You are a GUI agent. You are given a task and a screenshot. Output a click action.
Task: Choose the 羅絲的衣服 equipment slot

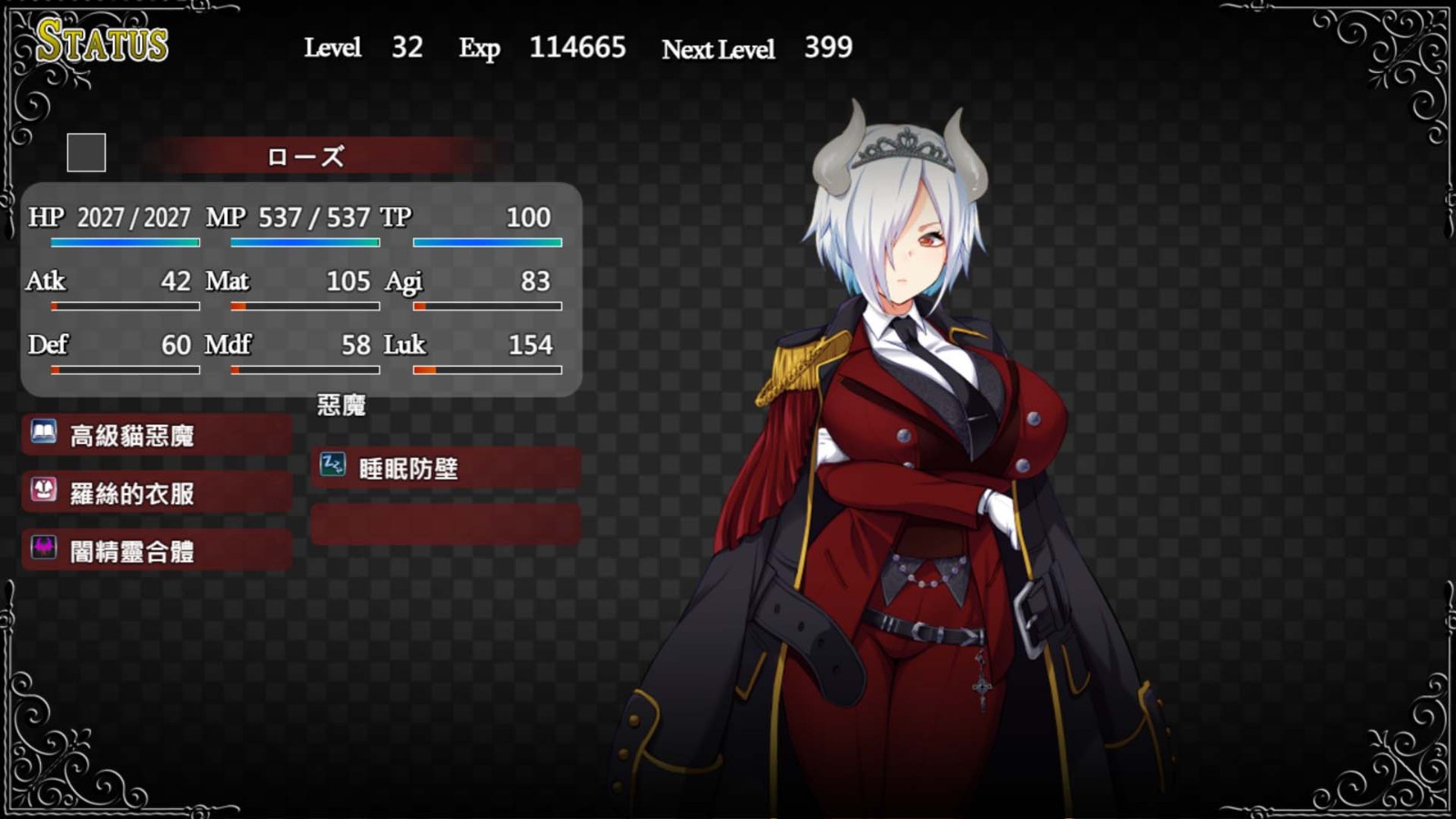(157, 493)
